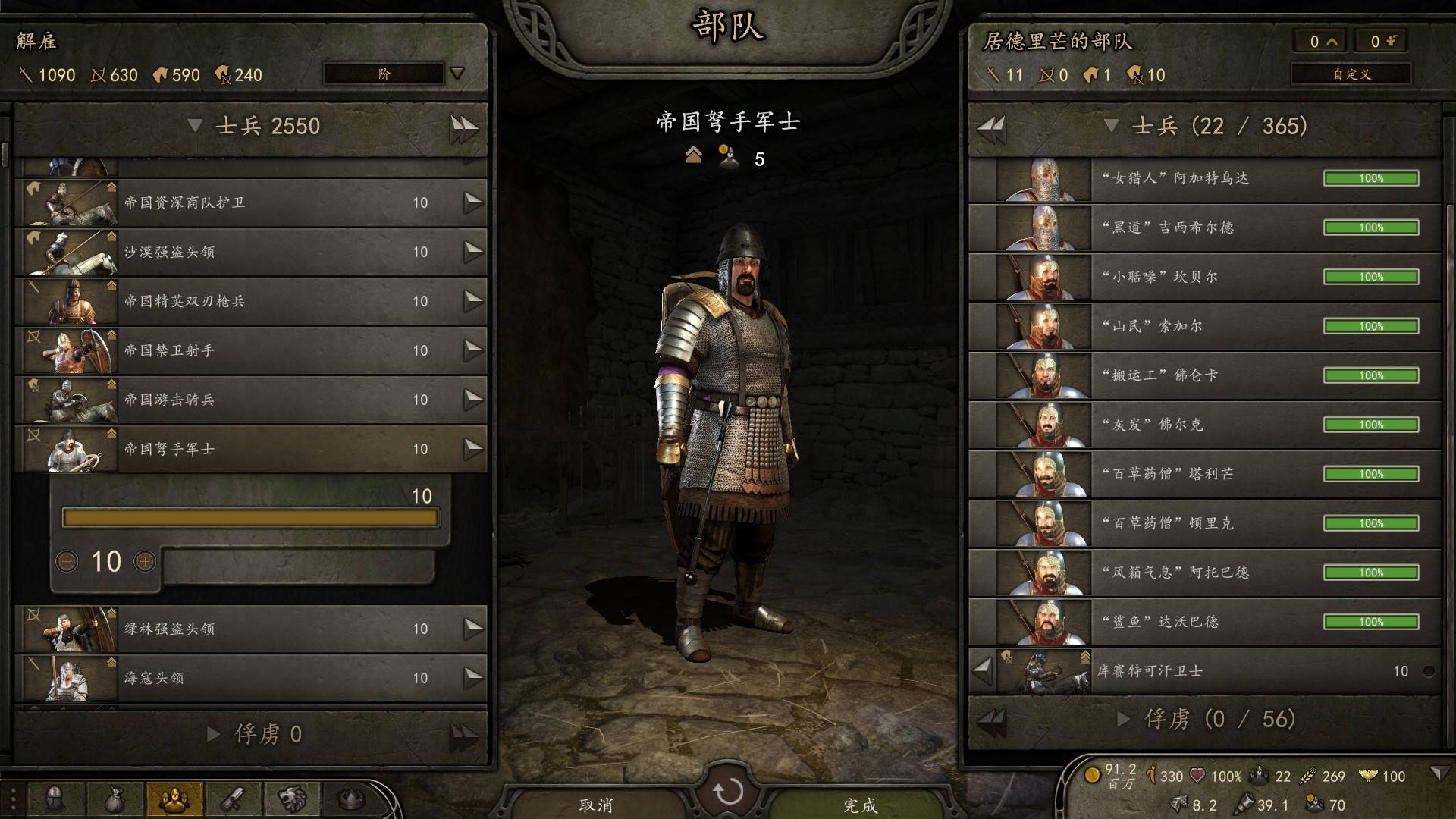
Task: Decrease the transfer amount with minus
Action: pos(67,562)
